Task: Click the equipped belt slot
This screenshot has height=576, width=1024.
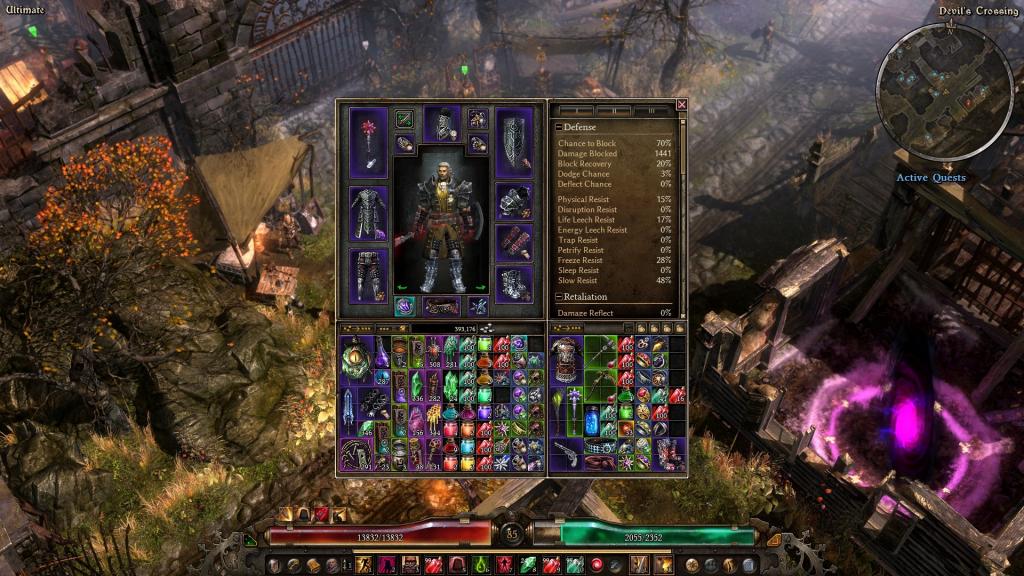Action: coord(441,306)
